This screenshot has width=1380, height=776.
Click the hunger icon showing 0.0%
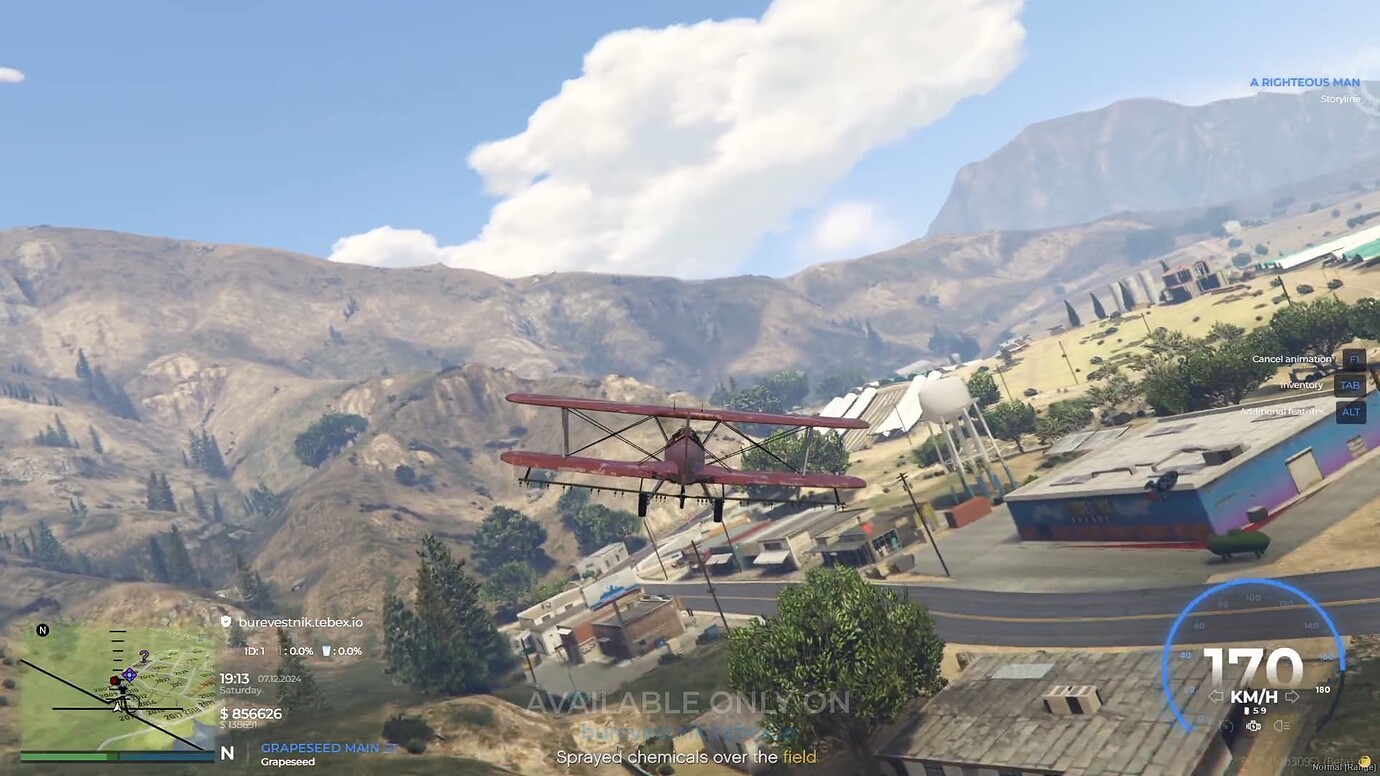[x=281, y=651]
